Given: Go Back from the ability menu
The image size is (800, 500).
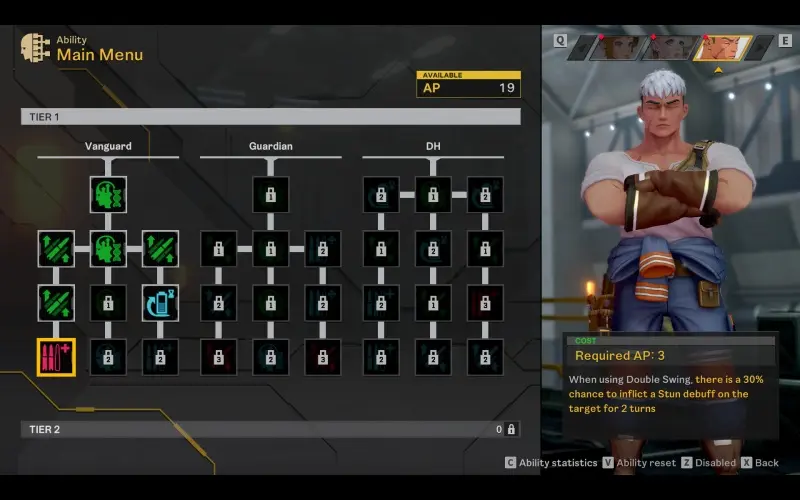Looking at the screenshot, I should [x=760, y=463].
